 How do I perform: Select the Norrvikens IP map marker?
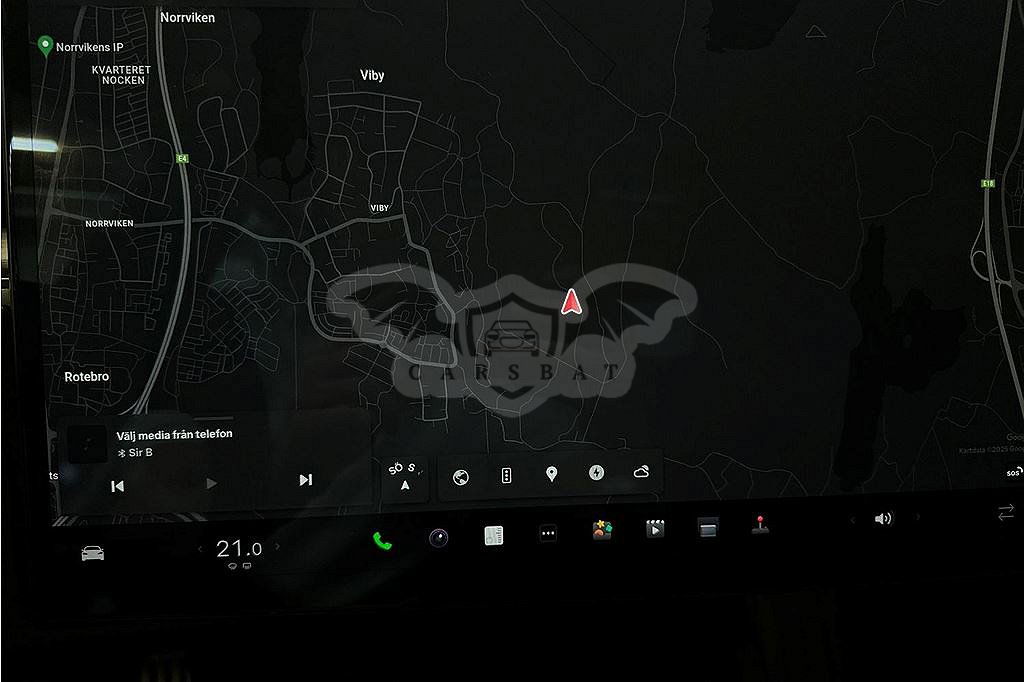[x=45, y=45]
